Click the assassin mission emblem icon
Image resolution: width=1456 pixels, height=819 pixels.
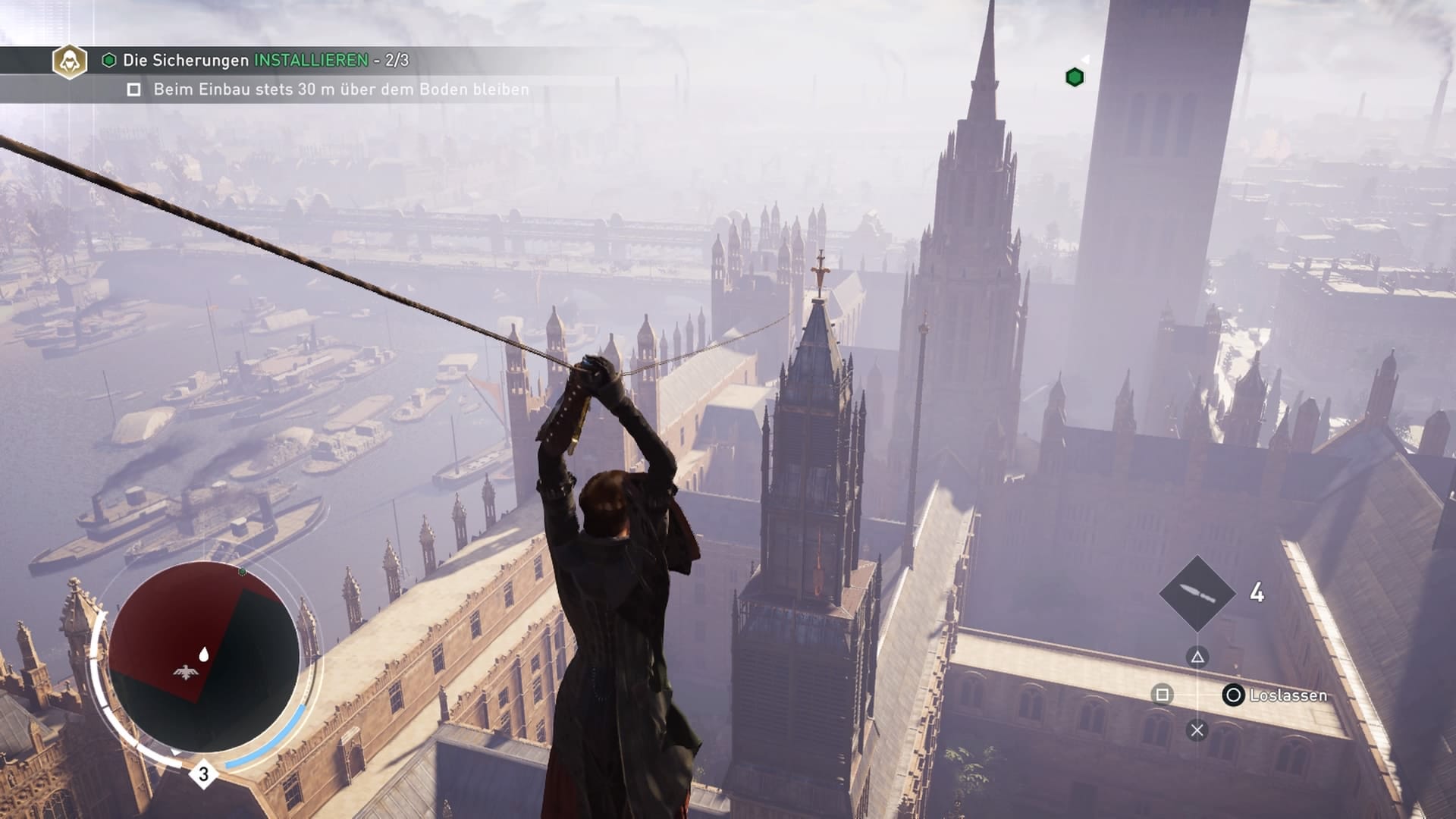tap(69, 61)
